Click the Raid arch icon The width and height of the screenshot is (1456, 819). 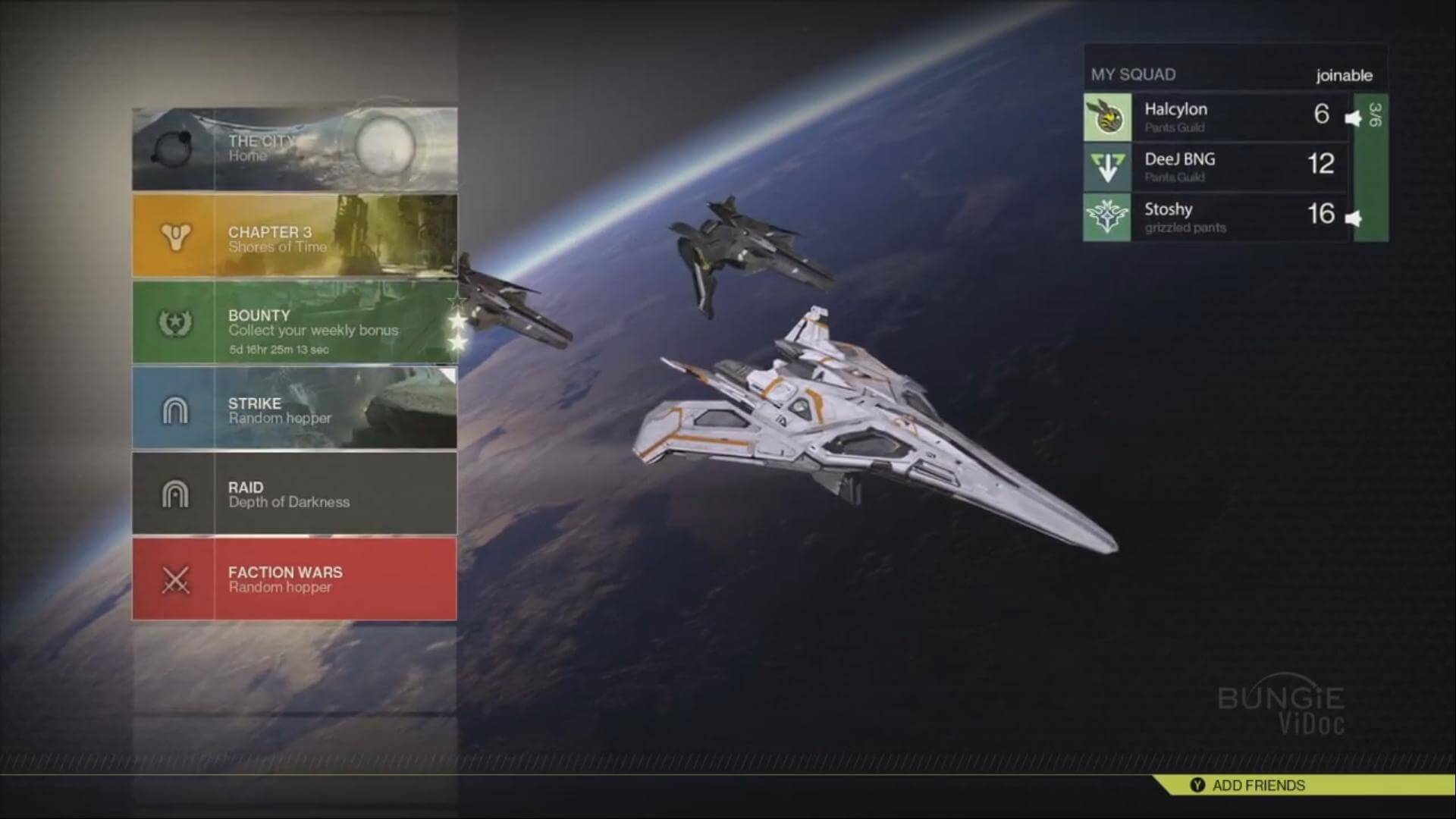pos(174,493)
